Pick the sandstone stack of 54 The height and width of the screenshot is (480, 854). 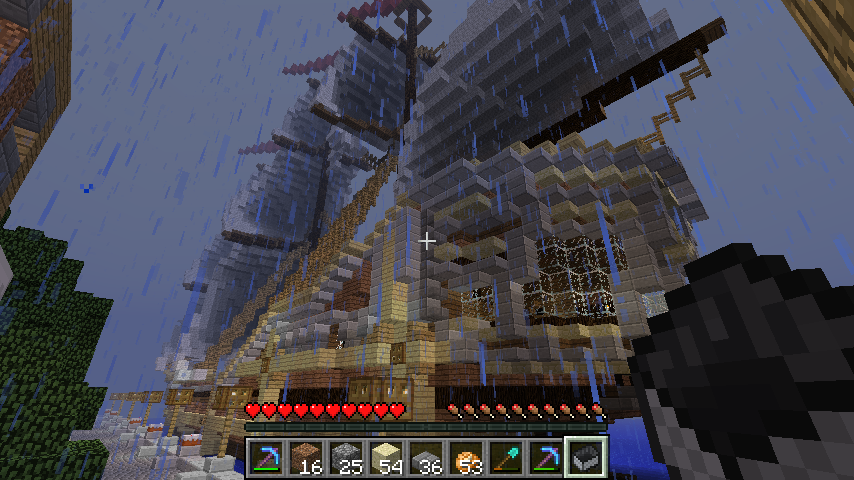[x=386, y=458]
